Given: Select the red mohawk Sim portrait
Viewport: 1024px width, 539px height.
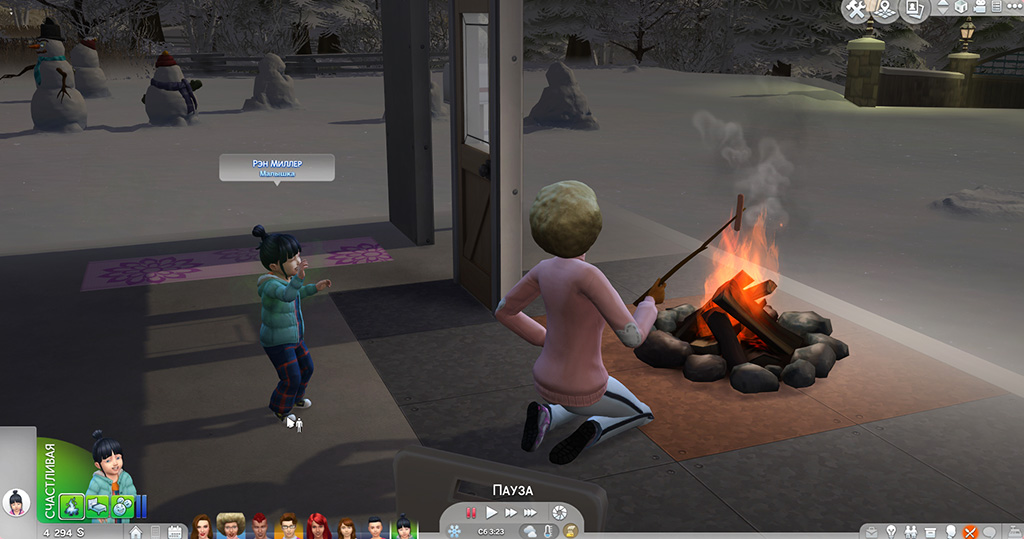Looking at the screenshot, I should pos(259,526).
